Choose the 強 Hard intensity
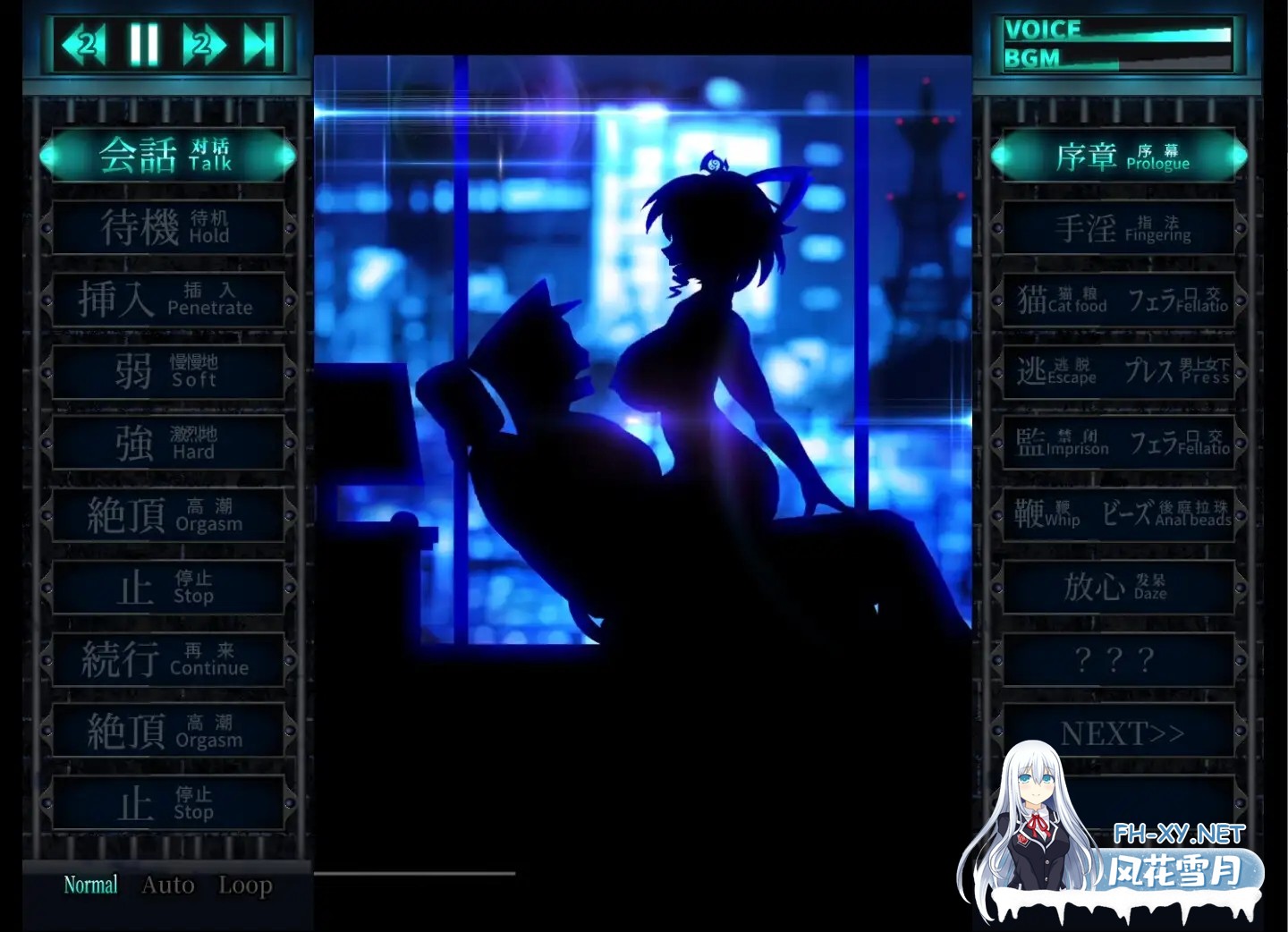The image size is (1288, 932). pos(167,445)
